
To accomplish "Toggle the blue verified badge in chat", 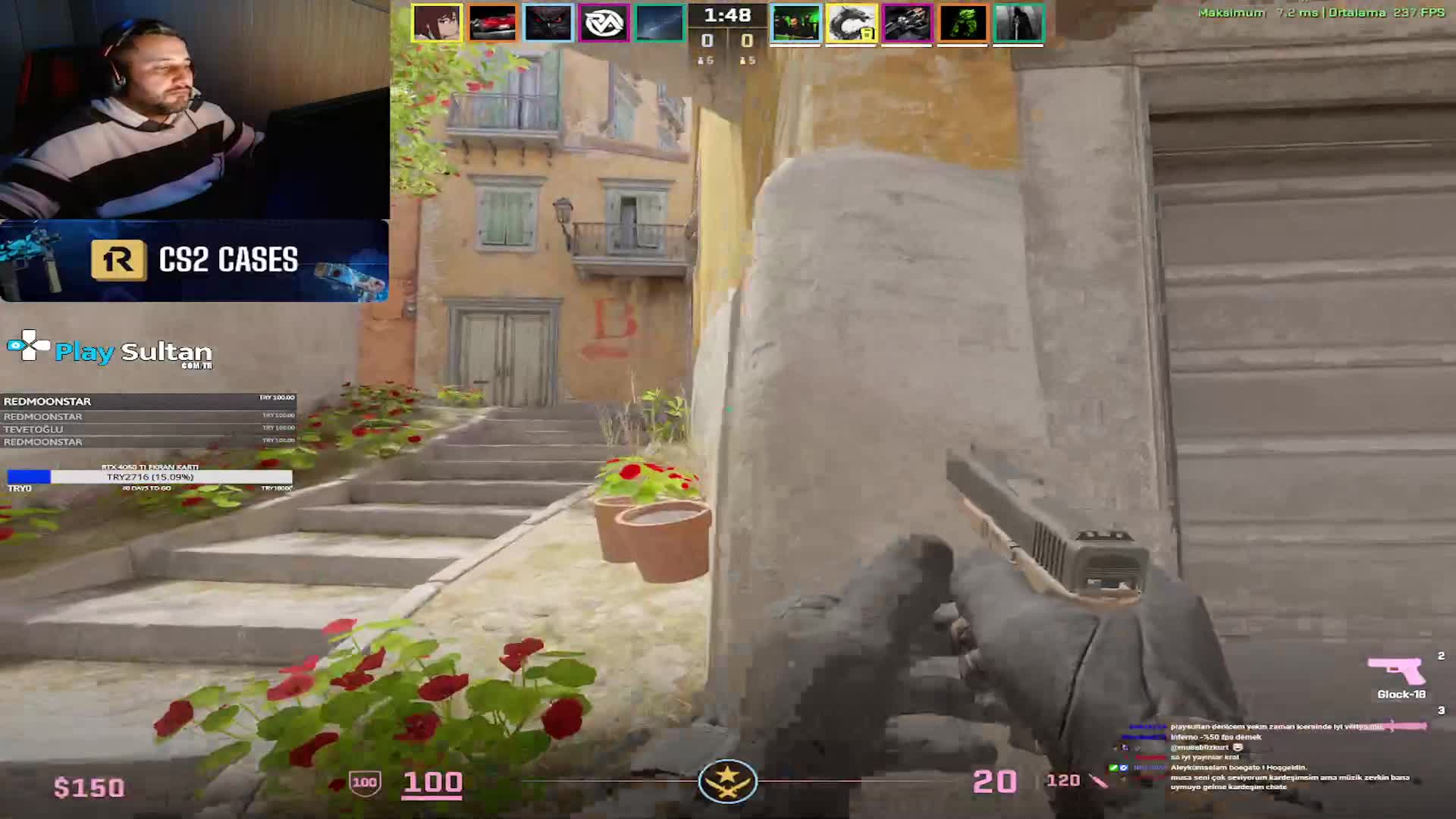I will coord(1124,767).
